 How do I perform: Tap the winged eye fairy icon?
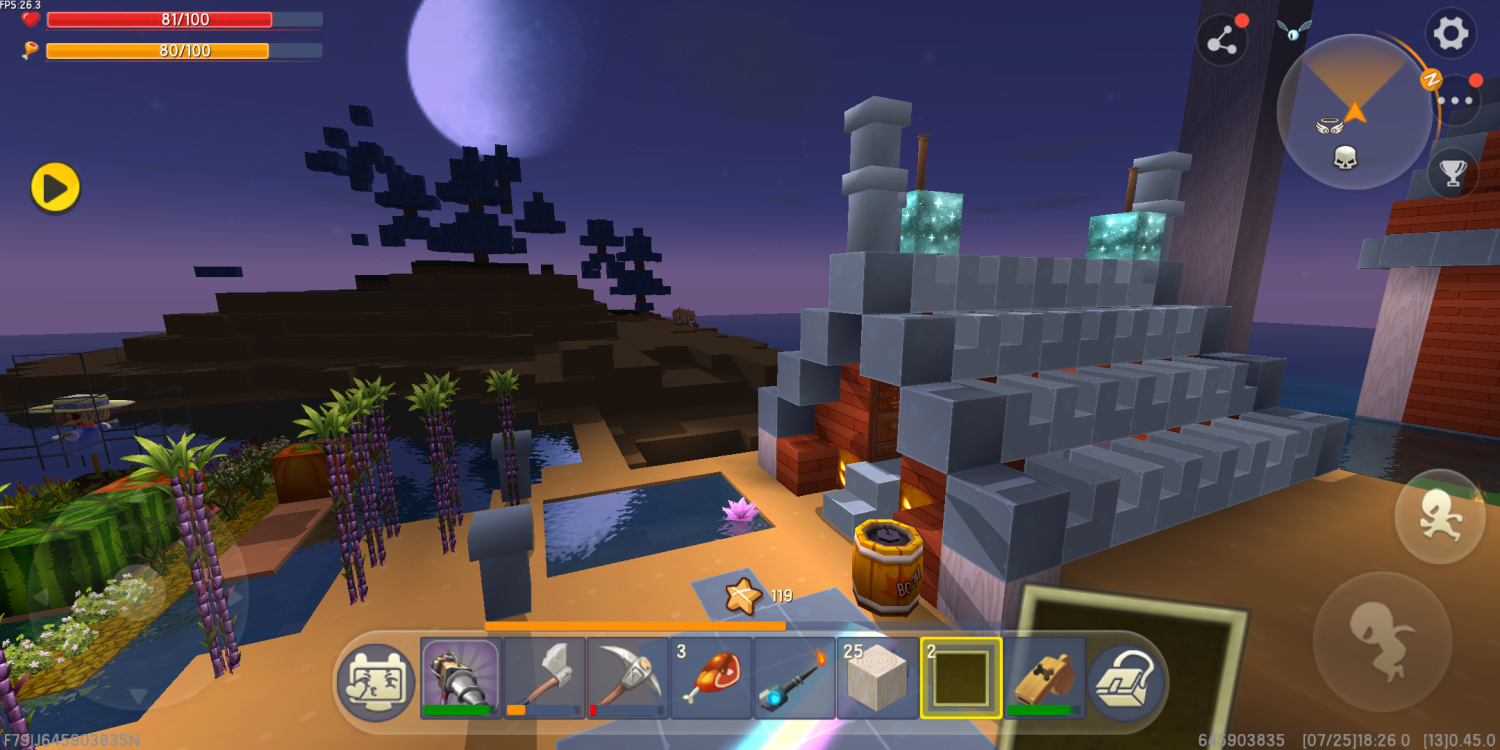click(1293, 31)
